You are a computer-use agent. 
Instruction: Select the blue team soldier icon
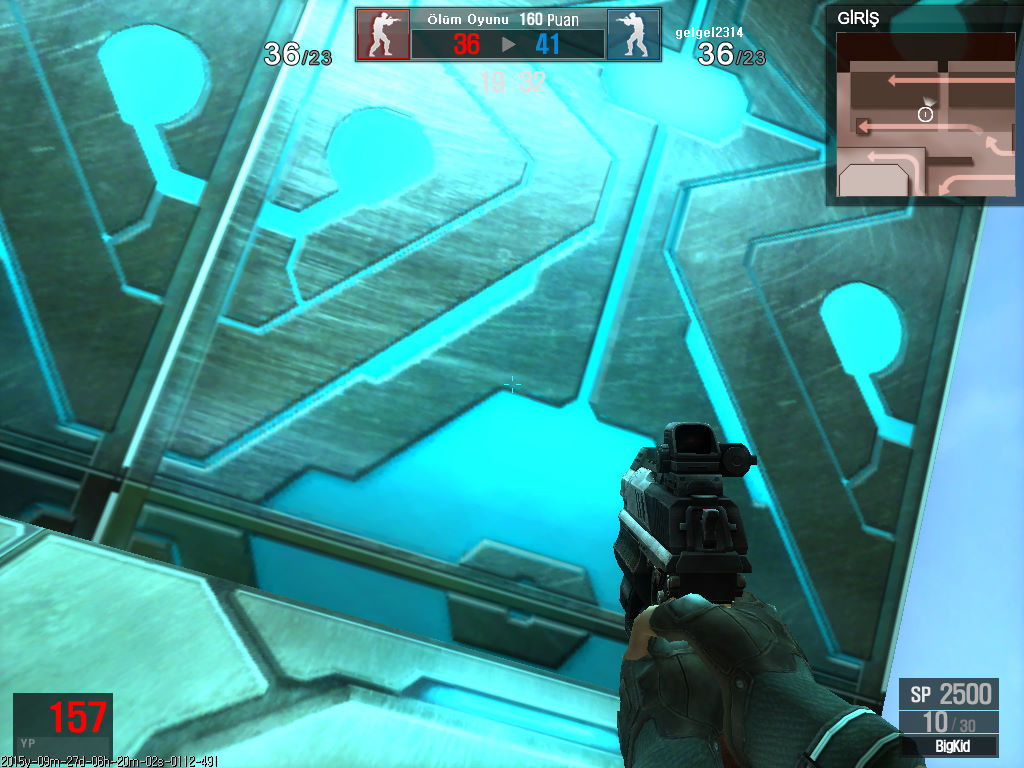pyautogui.click(x=633, y=35)
